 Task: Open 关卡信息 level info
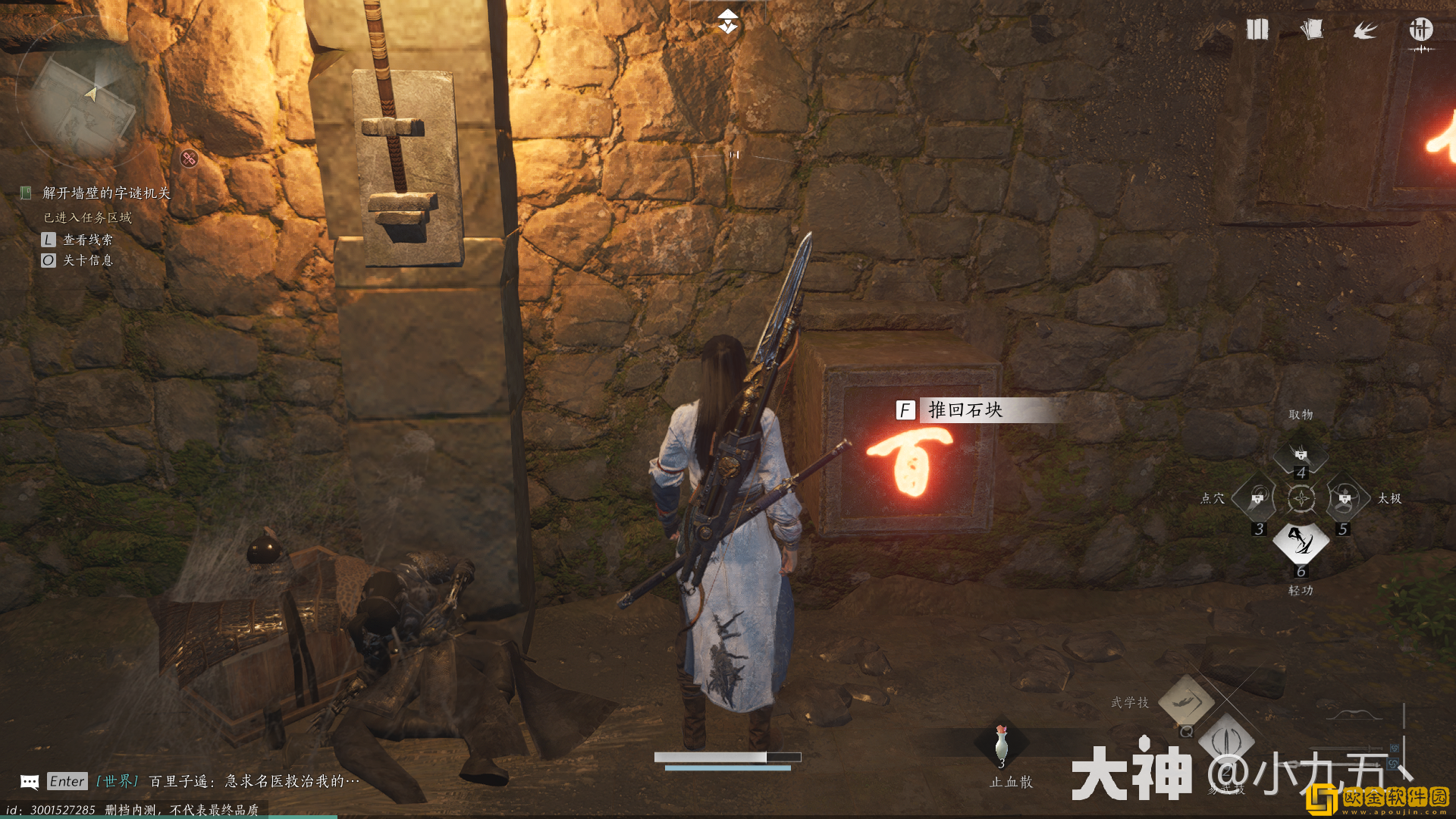[x=87, y=260]
